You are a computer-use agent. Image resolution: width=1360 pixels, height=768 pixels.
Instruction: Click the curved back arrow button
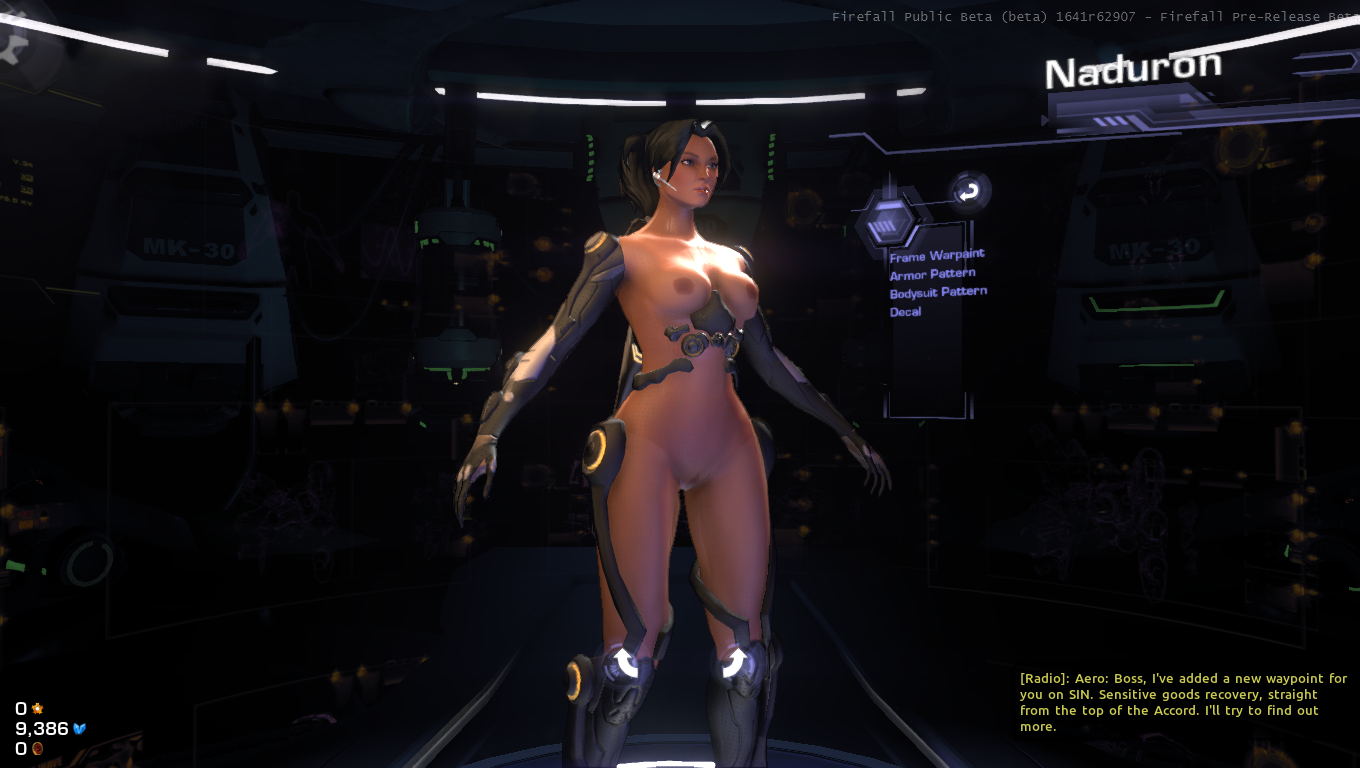pos(968,192)
